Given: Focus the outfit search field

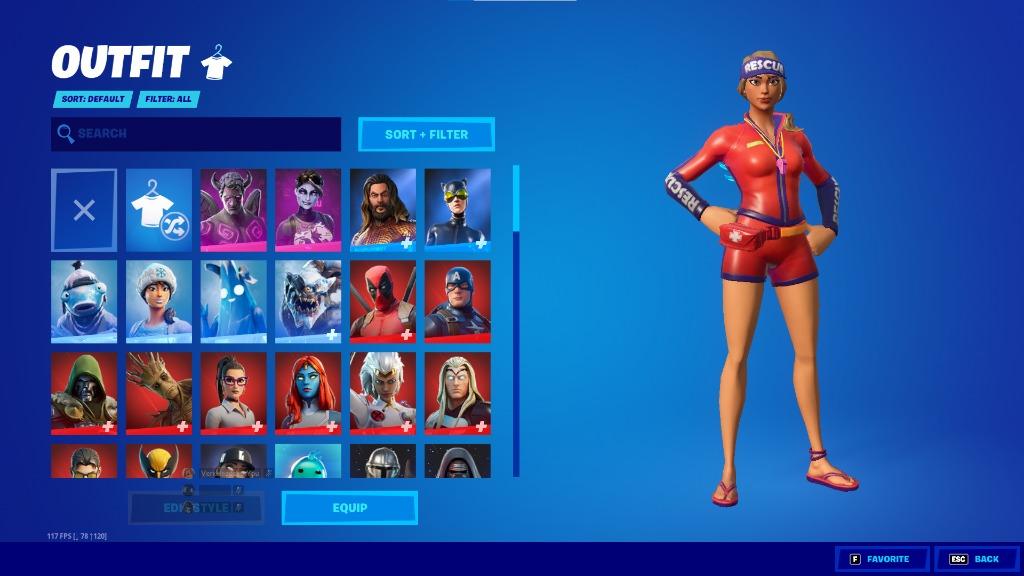Looking at the screenshot, I should [x=196, y=134].
